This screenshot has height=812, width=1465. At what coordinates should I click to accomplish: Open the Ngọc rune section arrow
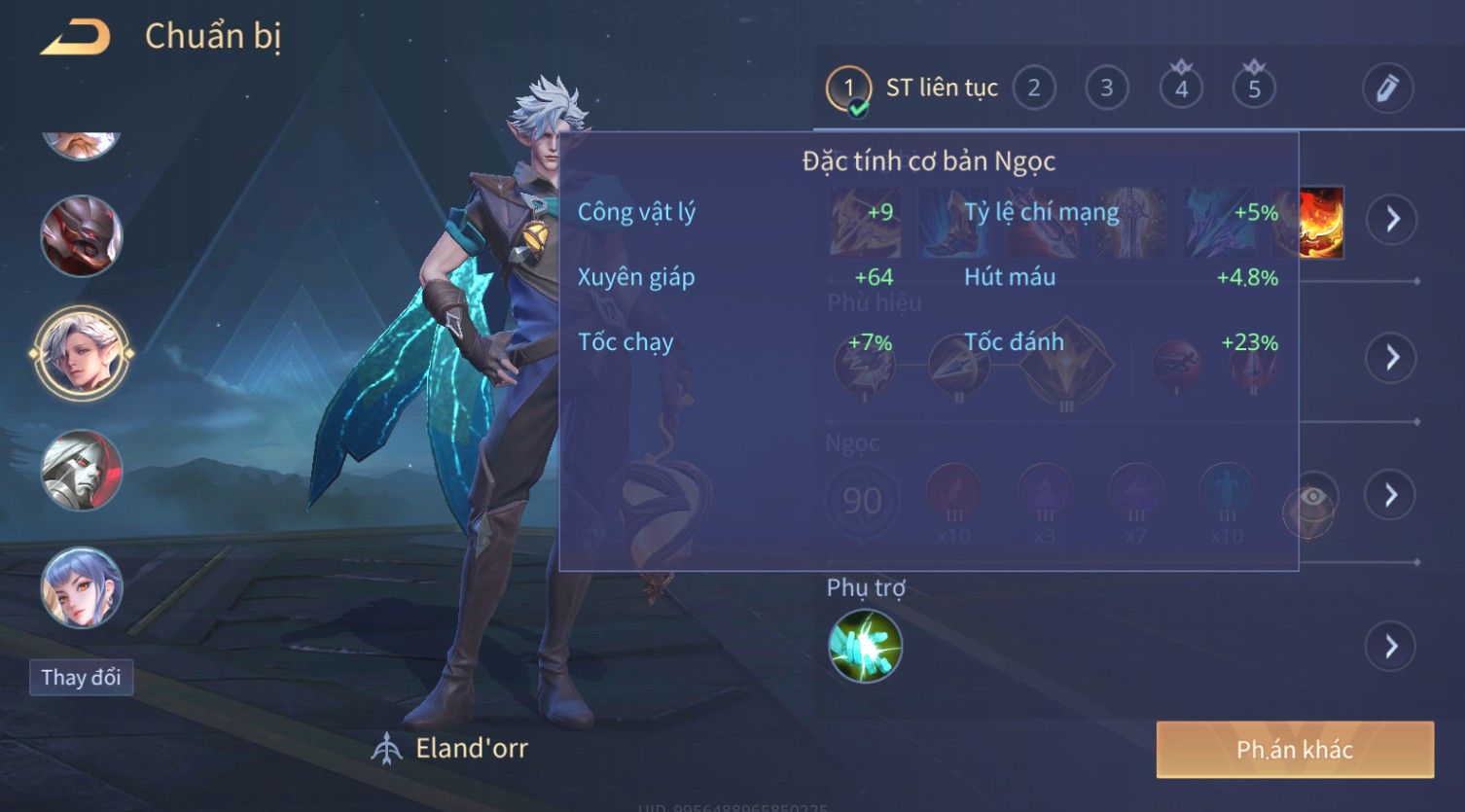pyautogui.click(x=1392, y=495)
